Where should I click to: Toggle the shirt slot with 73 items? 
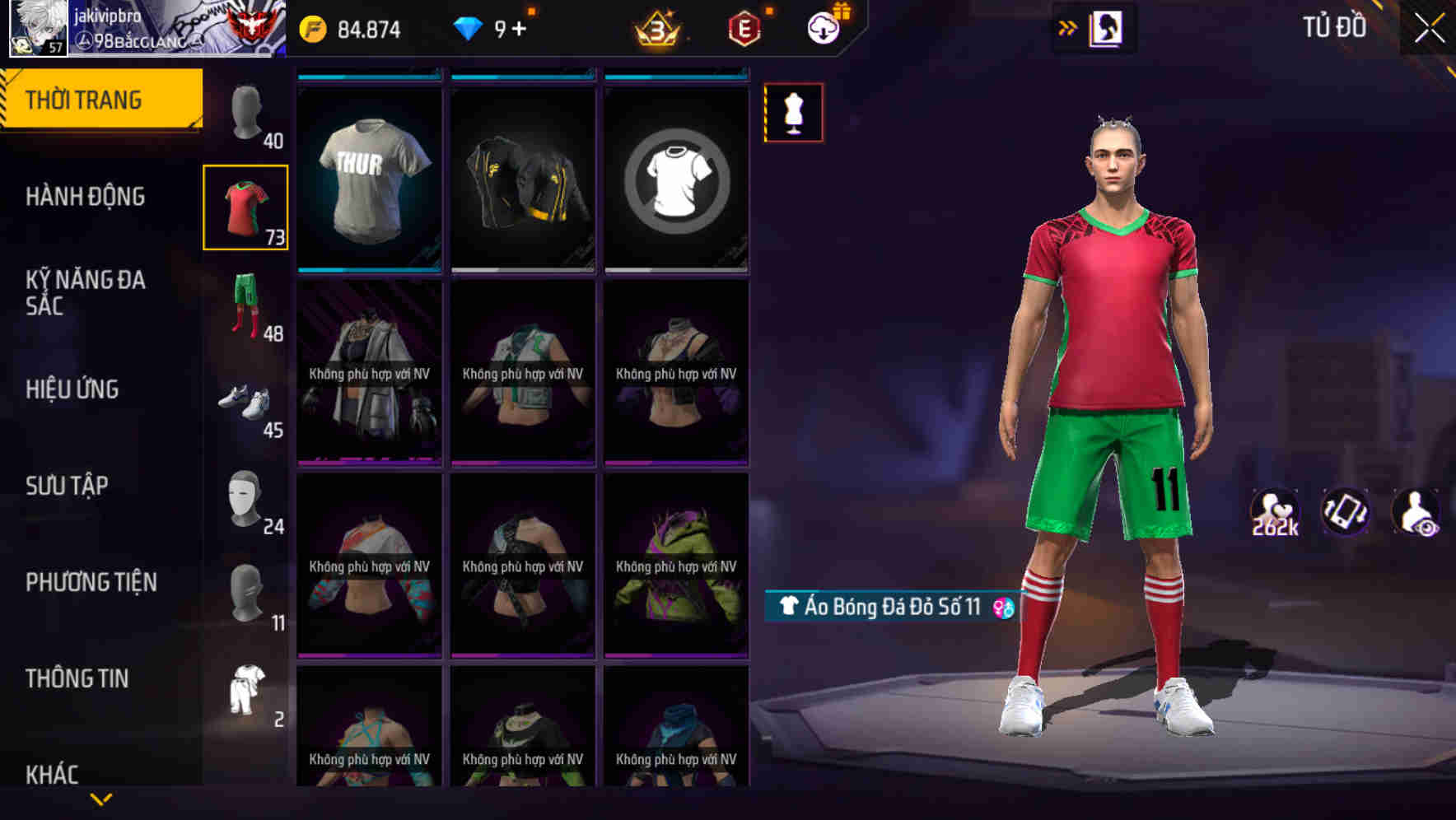click(245, 206)
